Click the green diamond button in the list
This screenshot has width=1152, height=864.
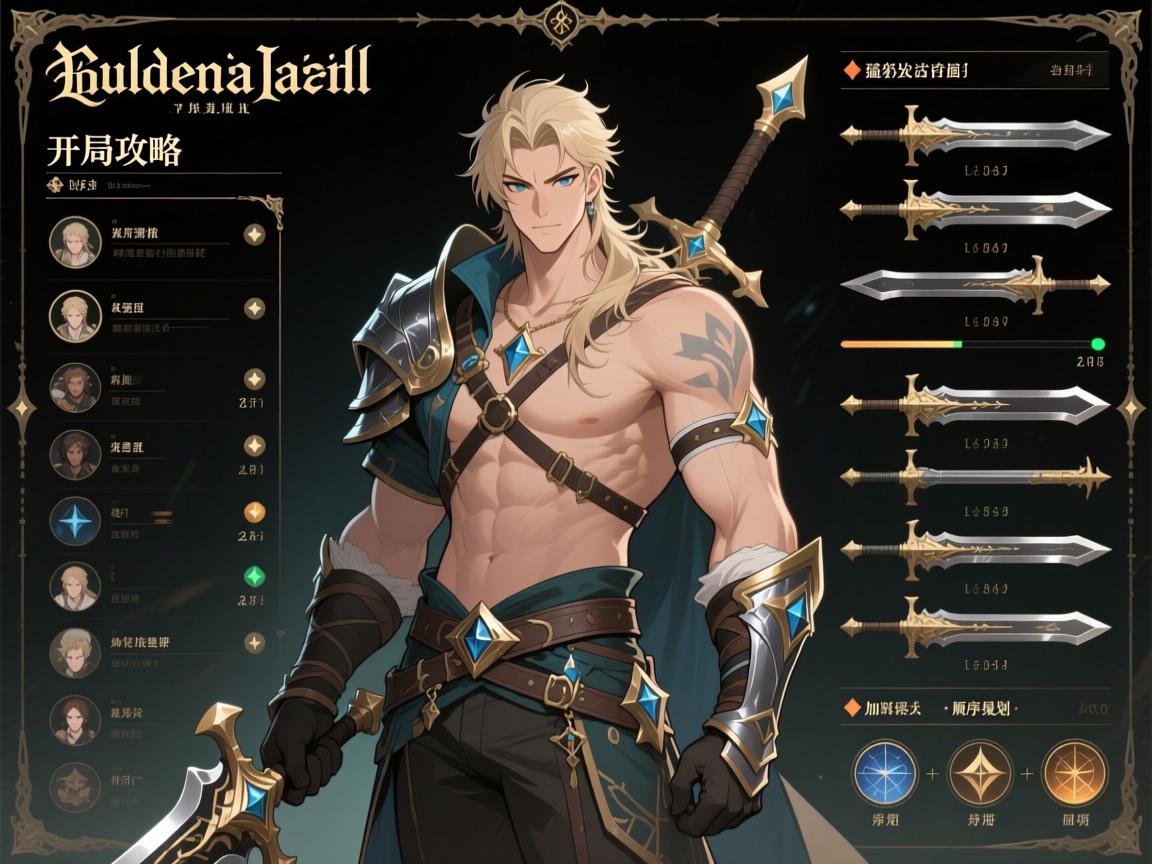click(255, 575)
